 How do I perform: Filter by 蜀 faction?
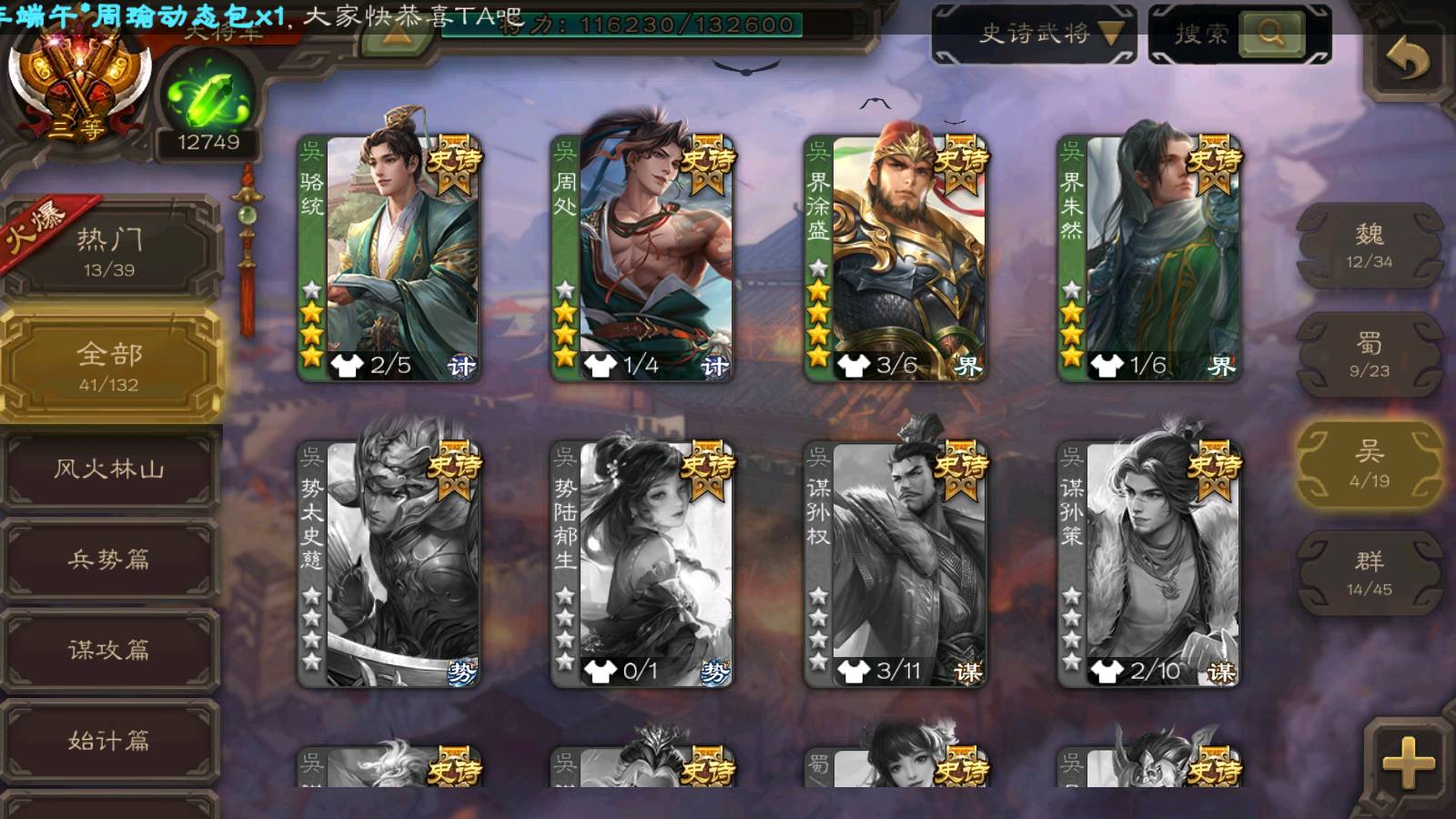[1369, 355]
